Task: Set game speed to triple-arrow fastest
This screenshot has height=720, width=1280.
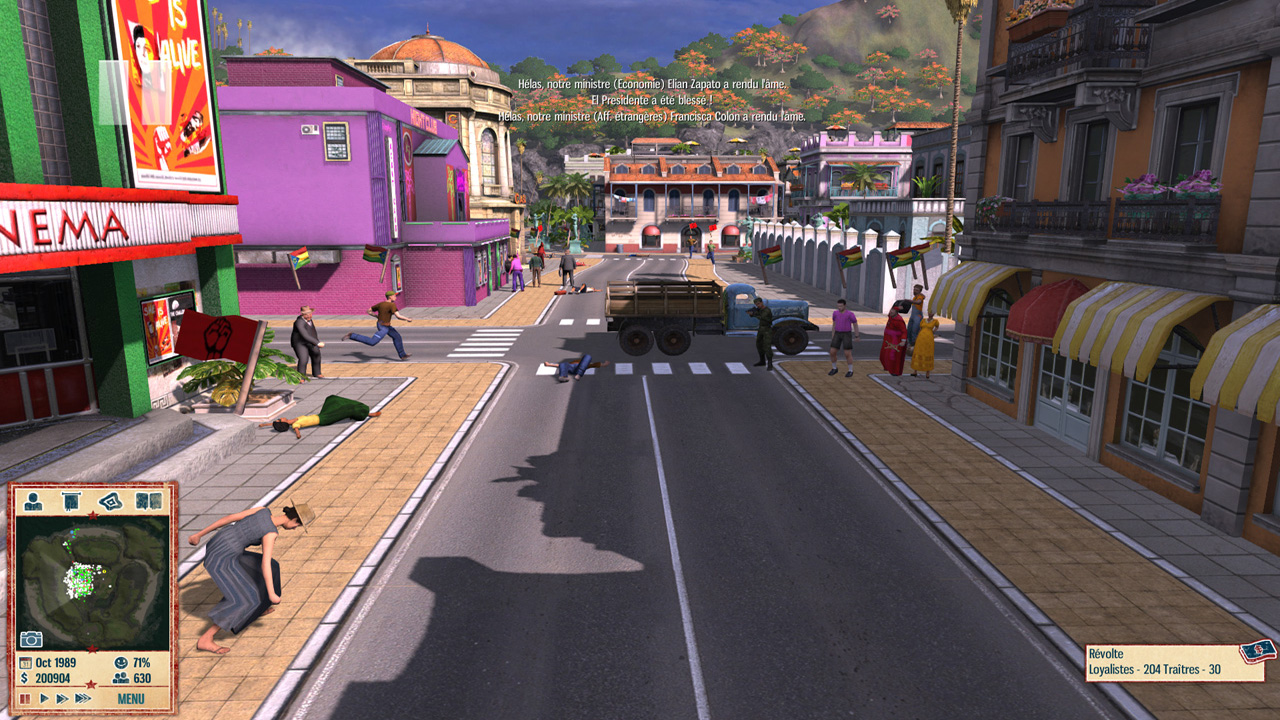Action: pos(84,699)
